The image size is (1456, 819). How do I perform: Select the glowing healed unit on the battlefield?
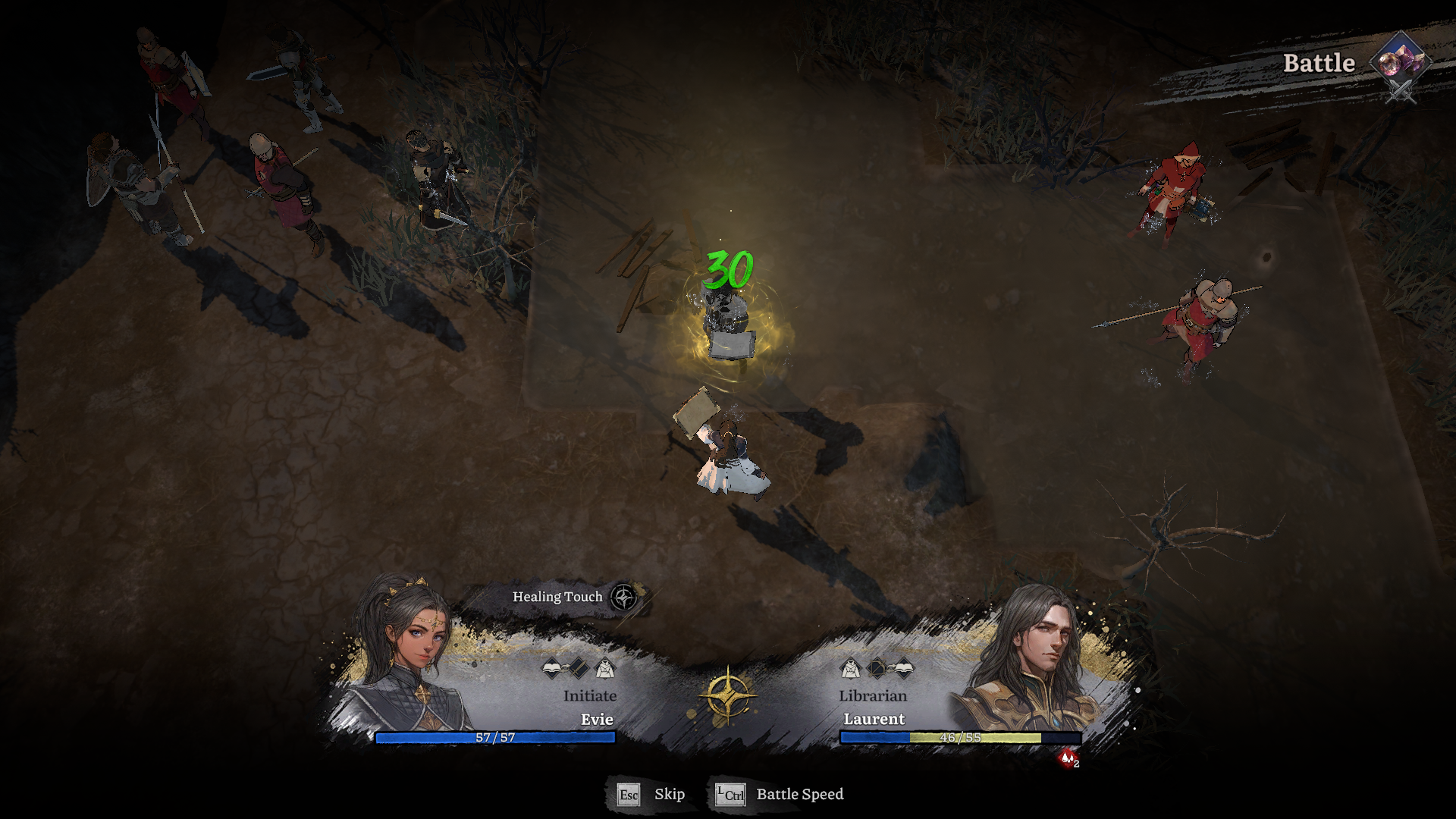coord(728,326)
